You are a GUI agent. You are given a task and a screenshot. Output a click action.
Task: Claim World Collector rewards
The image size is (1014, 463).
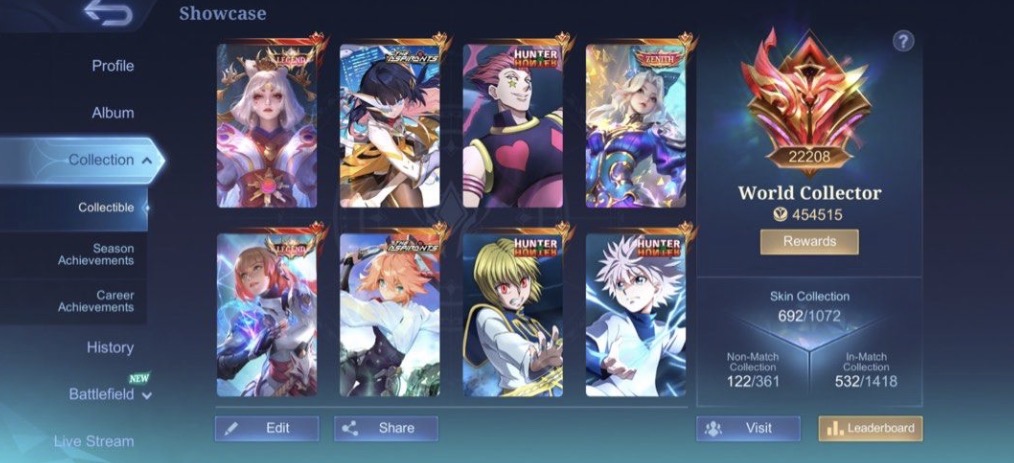tap(809, 242)
